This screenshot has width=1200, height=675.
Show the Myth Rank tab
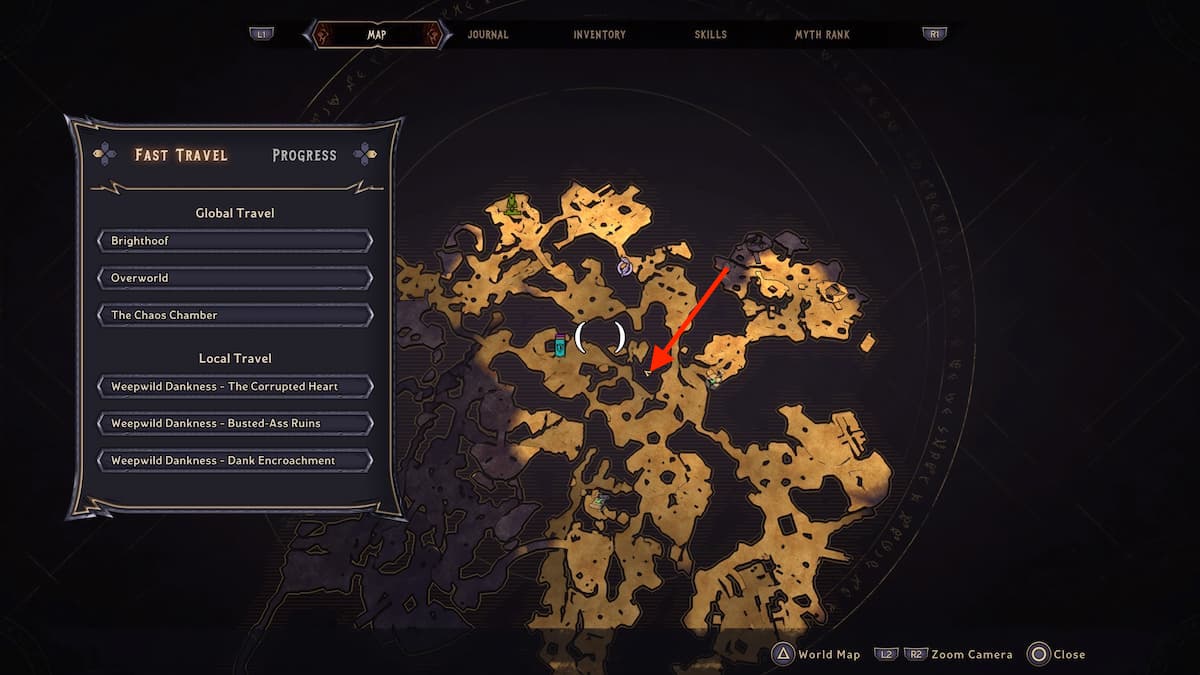coord(822,34)
